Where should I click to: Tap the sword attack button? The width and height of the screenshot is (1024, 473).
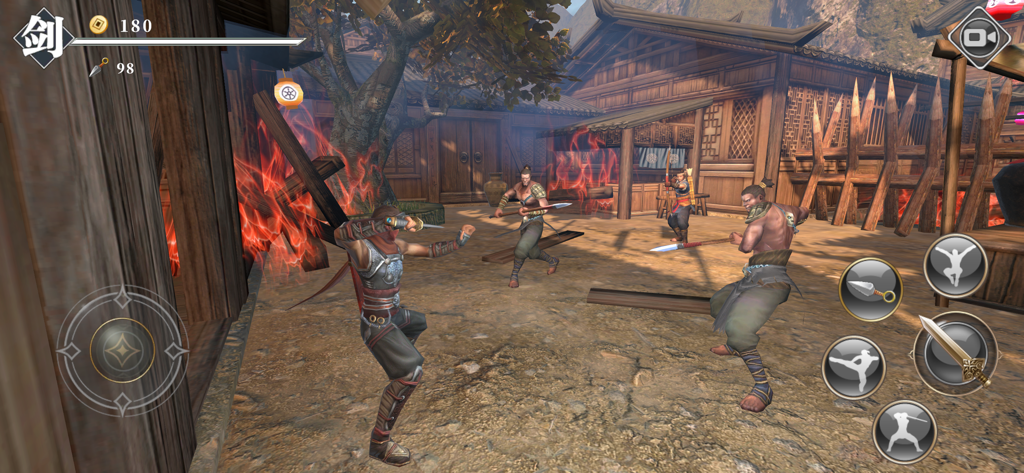954,353
